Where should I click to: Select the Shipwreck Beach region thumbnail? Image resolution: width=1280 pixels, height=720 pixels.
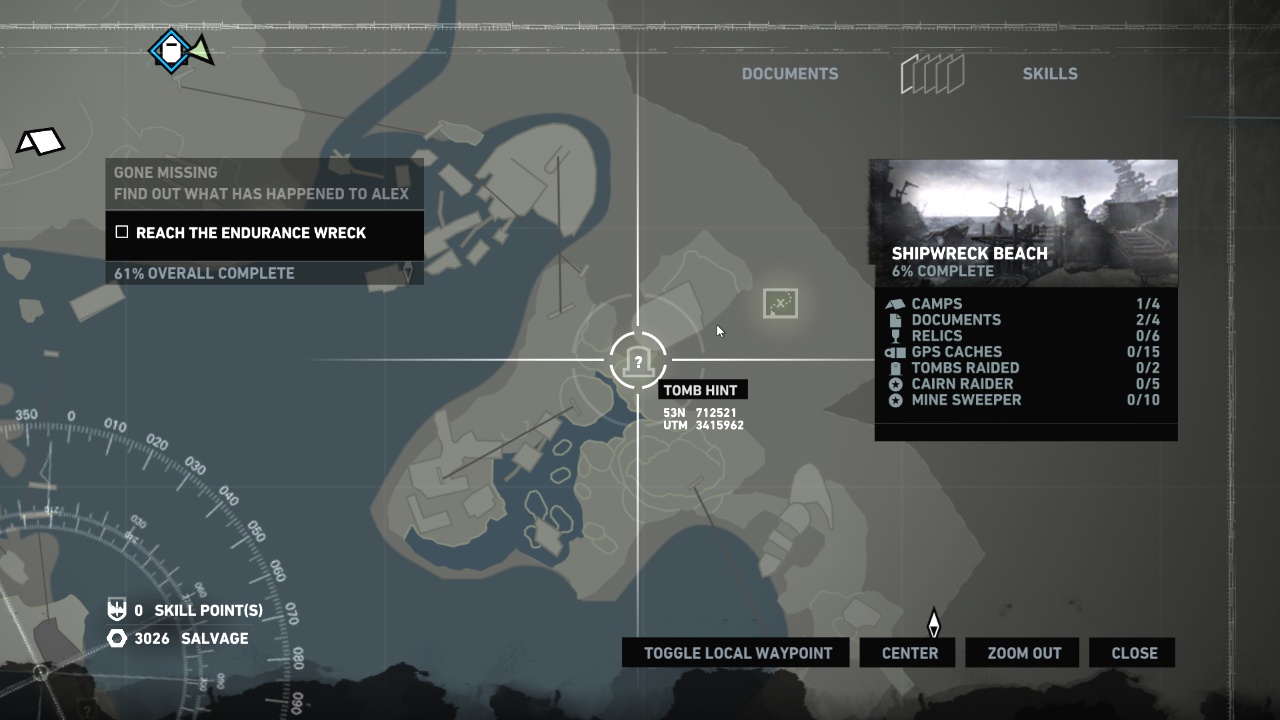[1024, 222]
